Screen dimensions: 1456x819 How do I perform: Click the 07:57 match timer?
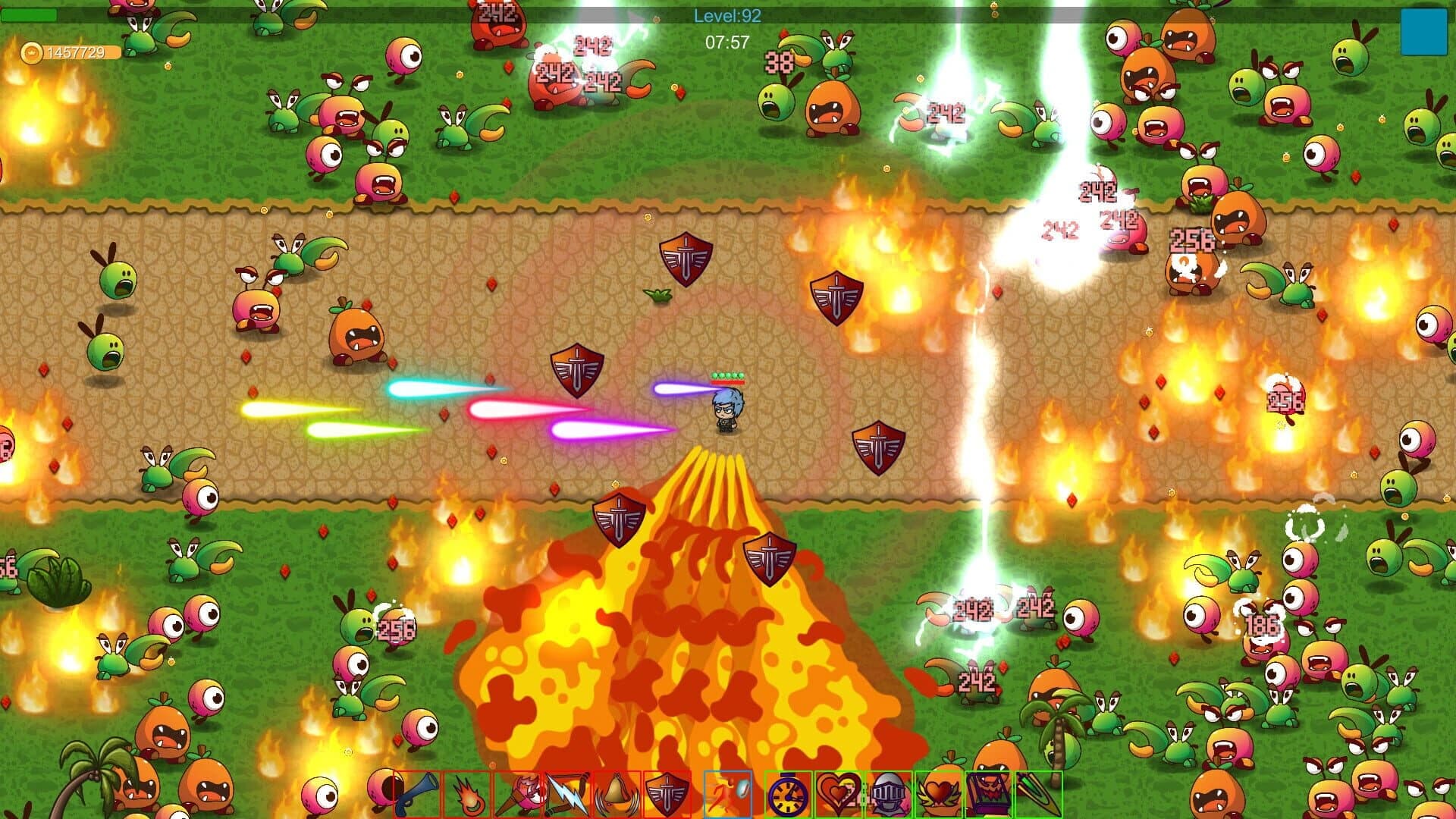[x=726, y=43]
